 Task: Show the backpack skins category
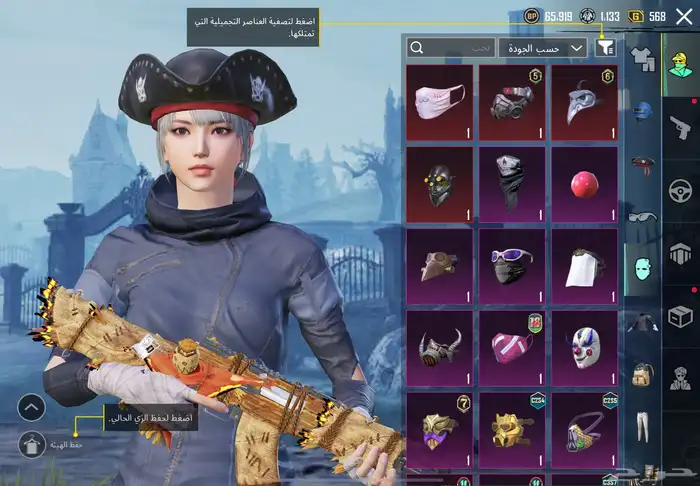point(642,374)
